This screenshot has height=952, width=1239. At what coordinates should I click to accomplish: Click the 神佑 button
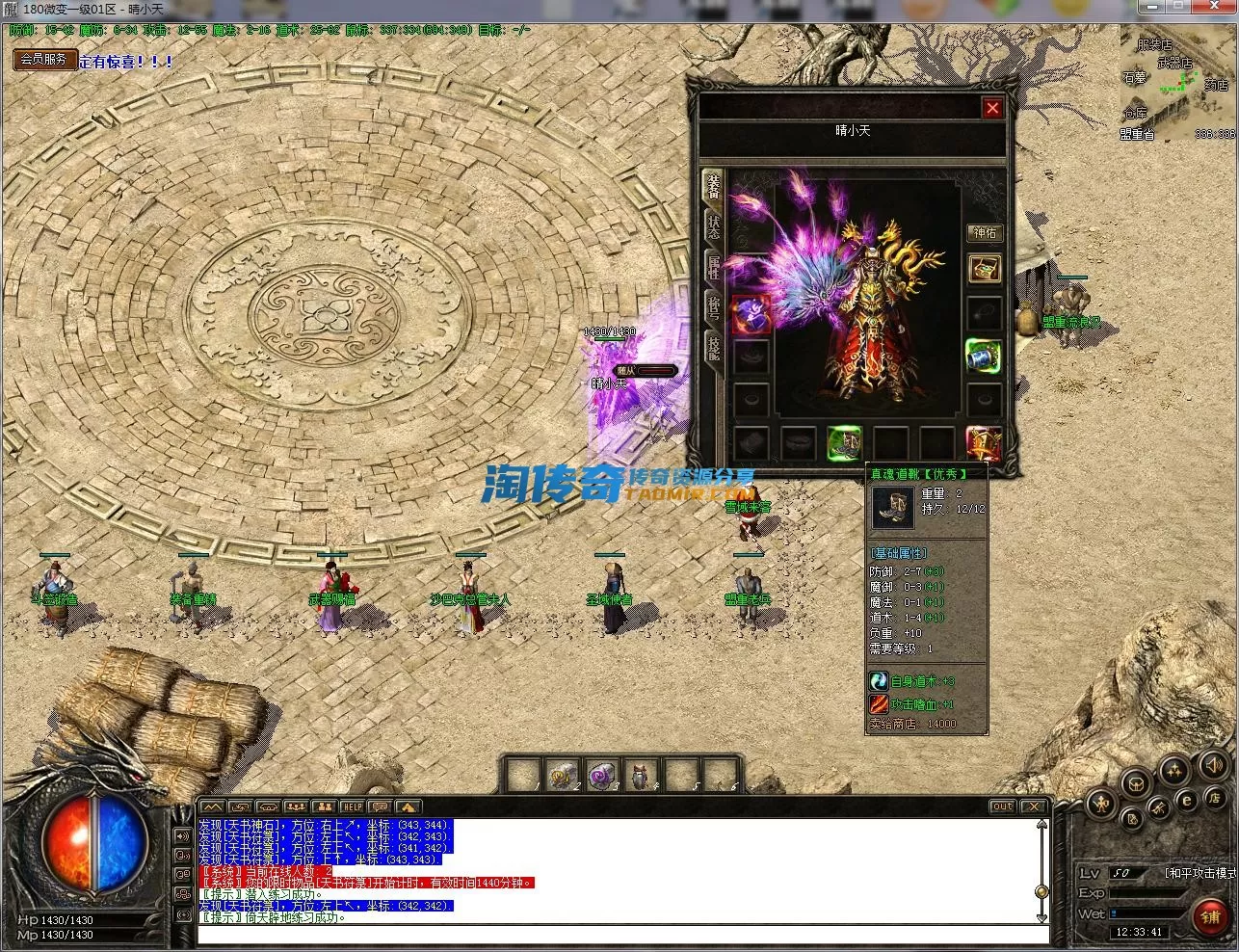click(985, 232)
